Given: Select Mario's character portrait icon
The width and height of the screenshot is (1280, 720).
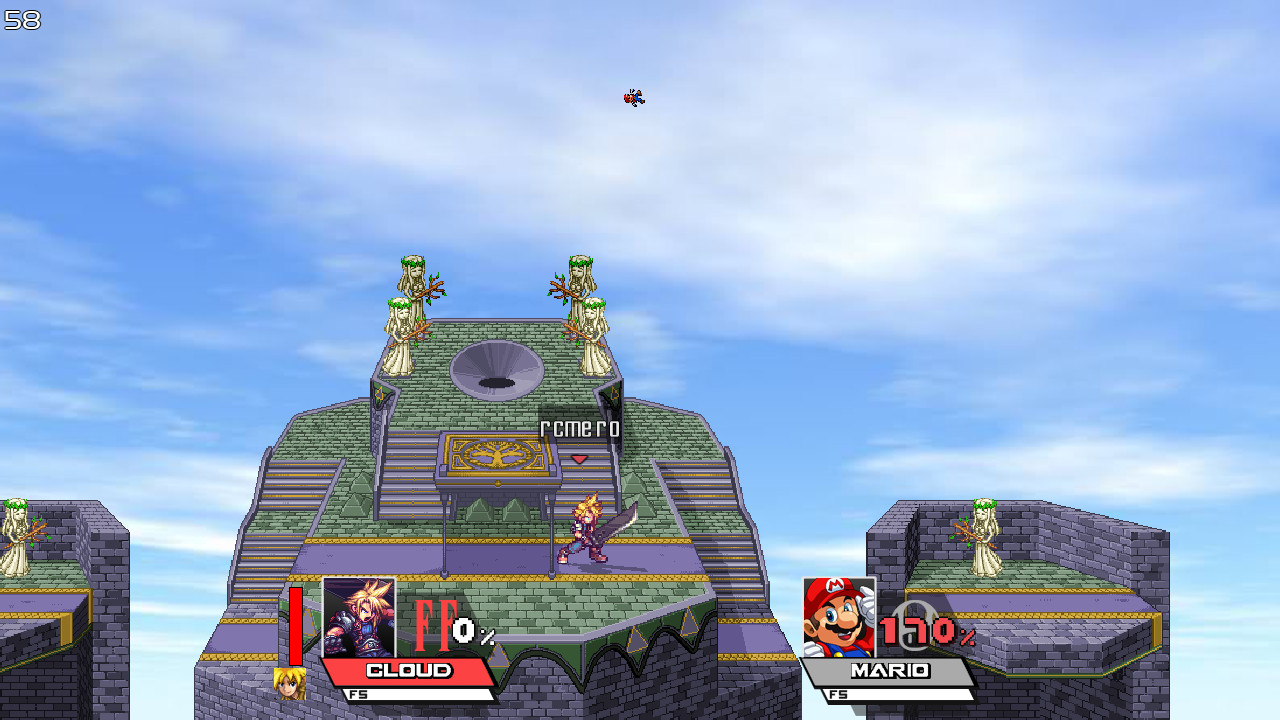Looking at the screenshot, I should (837, 618).
